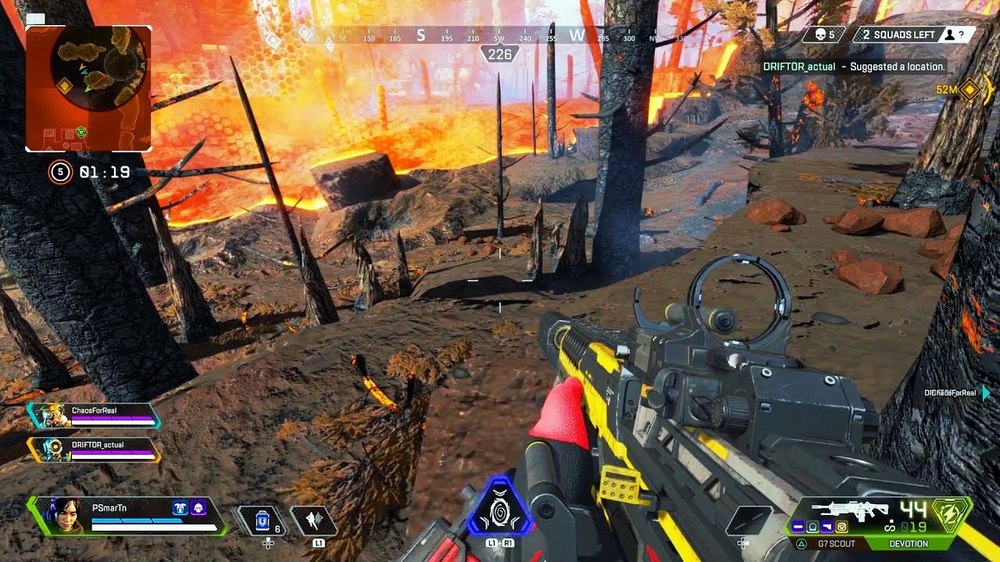1000x562 pixels.
Task: Click the gold attachment icon on weapon
Action: pos(841,527)
